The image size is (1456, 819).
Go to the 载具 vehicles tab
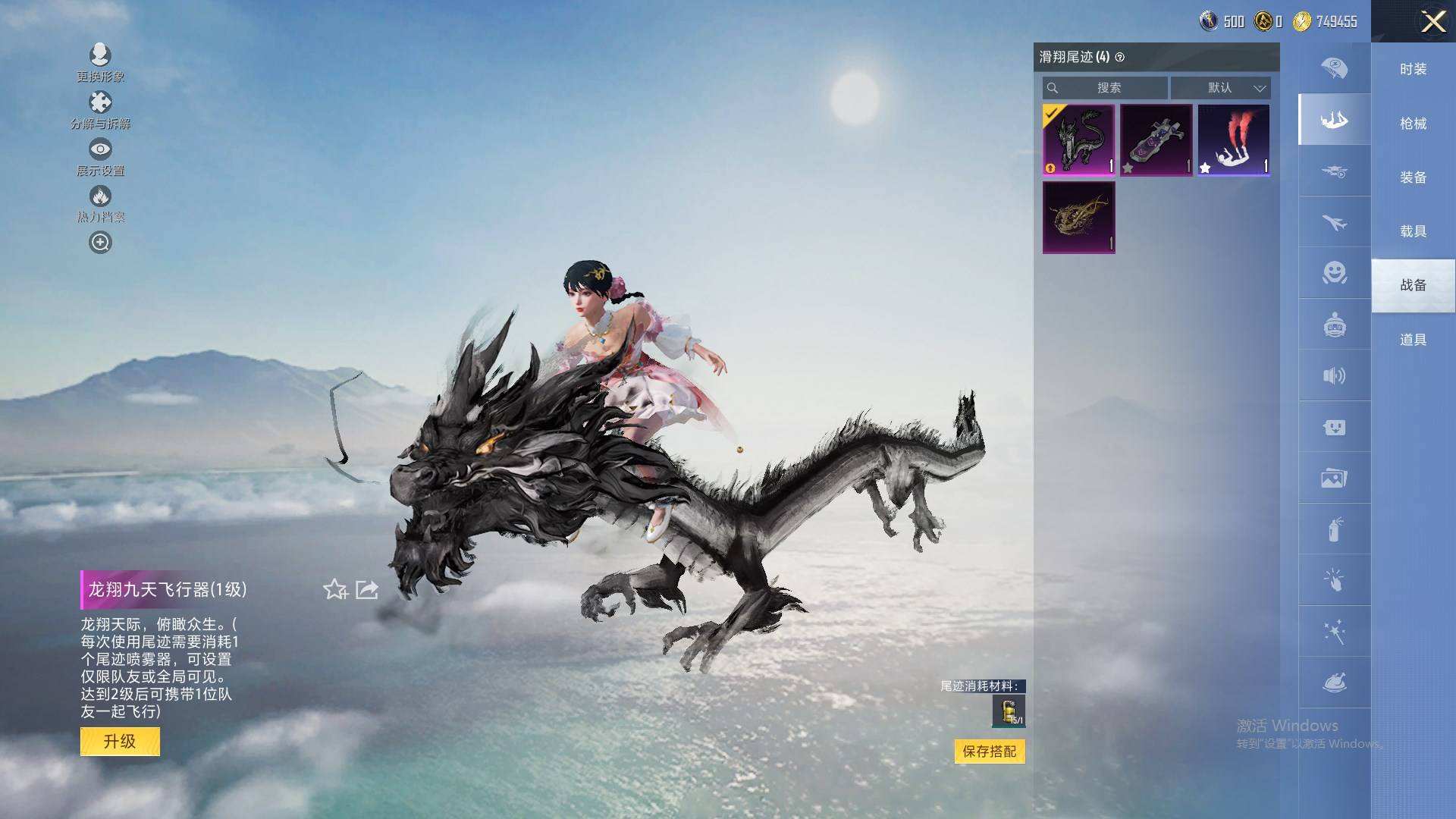[x=1413, y=231]
